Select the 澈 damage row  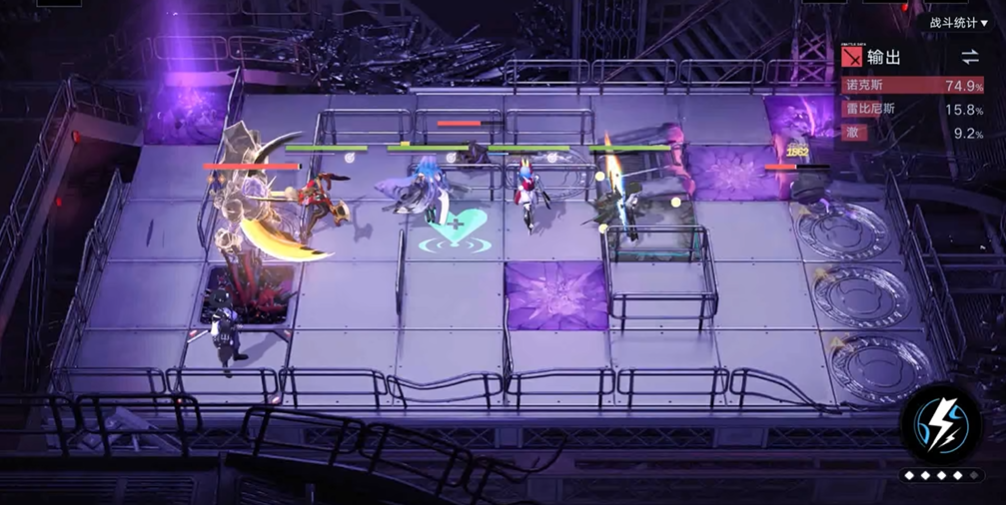pos(913,132)
